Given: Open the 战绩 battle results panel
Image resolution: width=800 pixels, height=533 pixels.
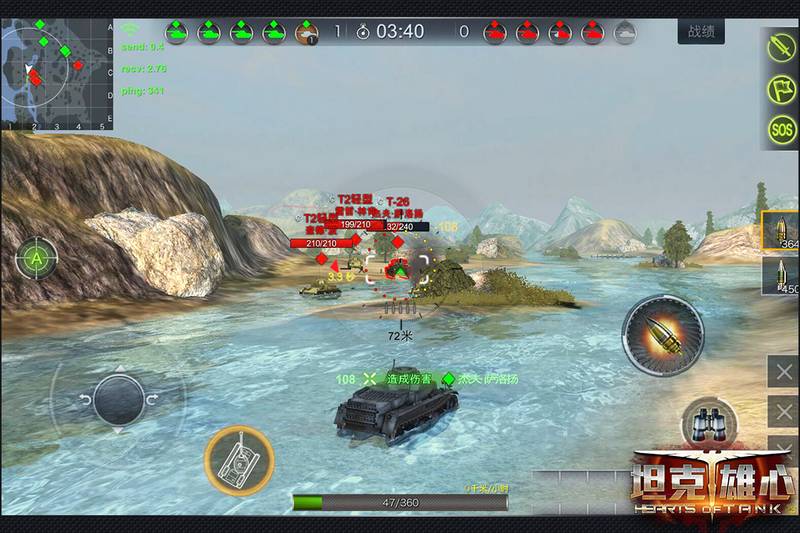Looking at the screenshot, I should pos(700,32).
